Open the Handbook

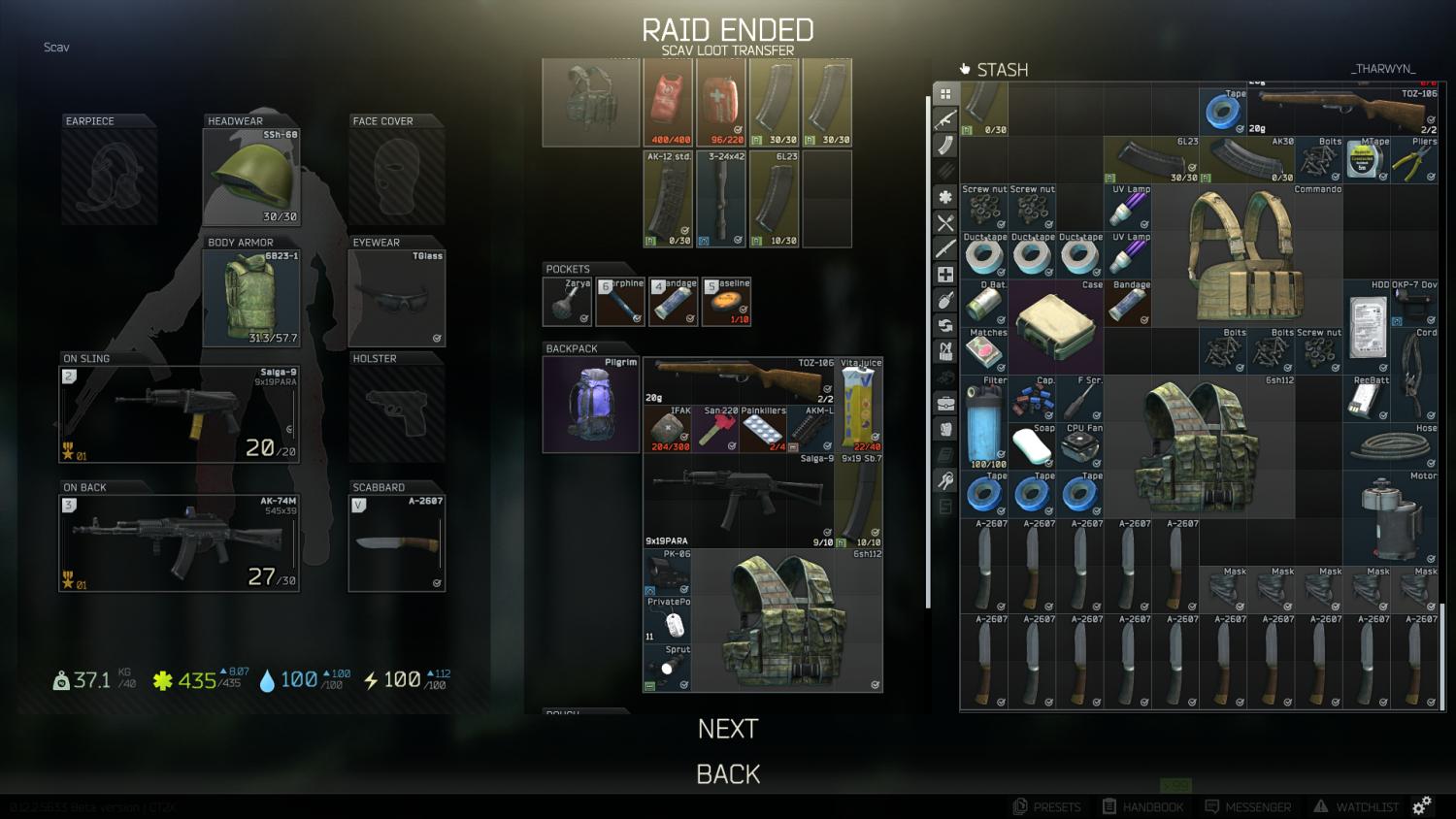point(1142,806)
